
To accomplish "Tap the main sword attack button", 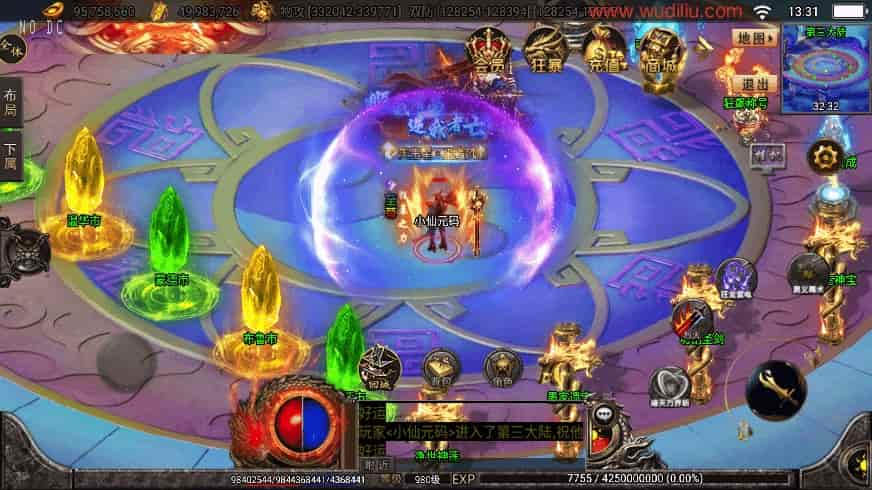I will 775,390.
